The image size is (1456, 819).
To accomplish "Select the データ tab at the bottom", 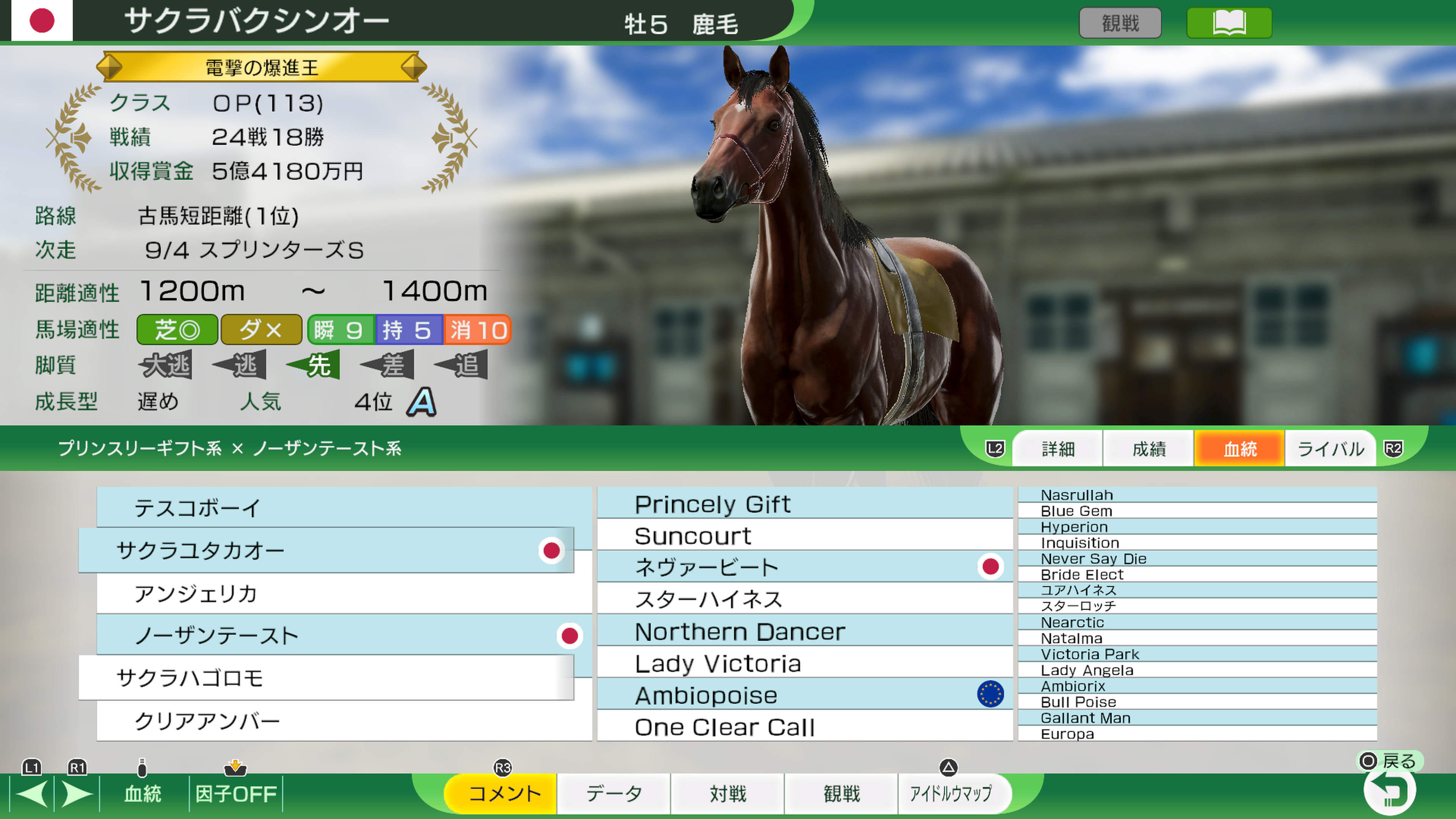I will pyautogui.click(x=614, y=794).
